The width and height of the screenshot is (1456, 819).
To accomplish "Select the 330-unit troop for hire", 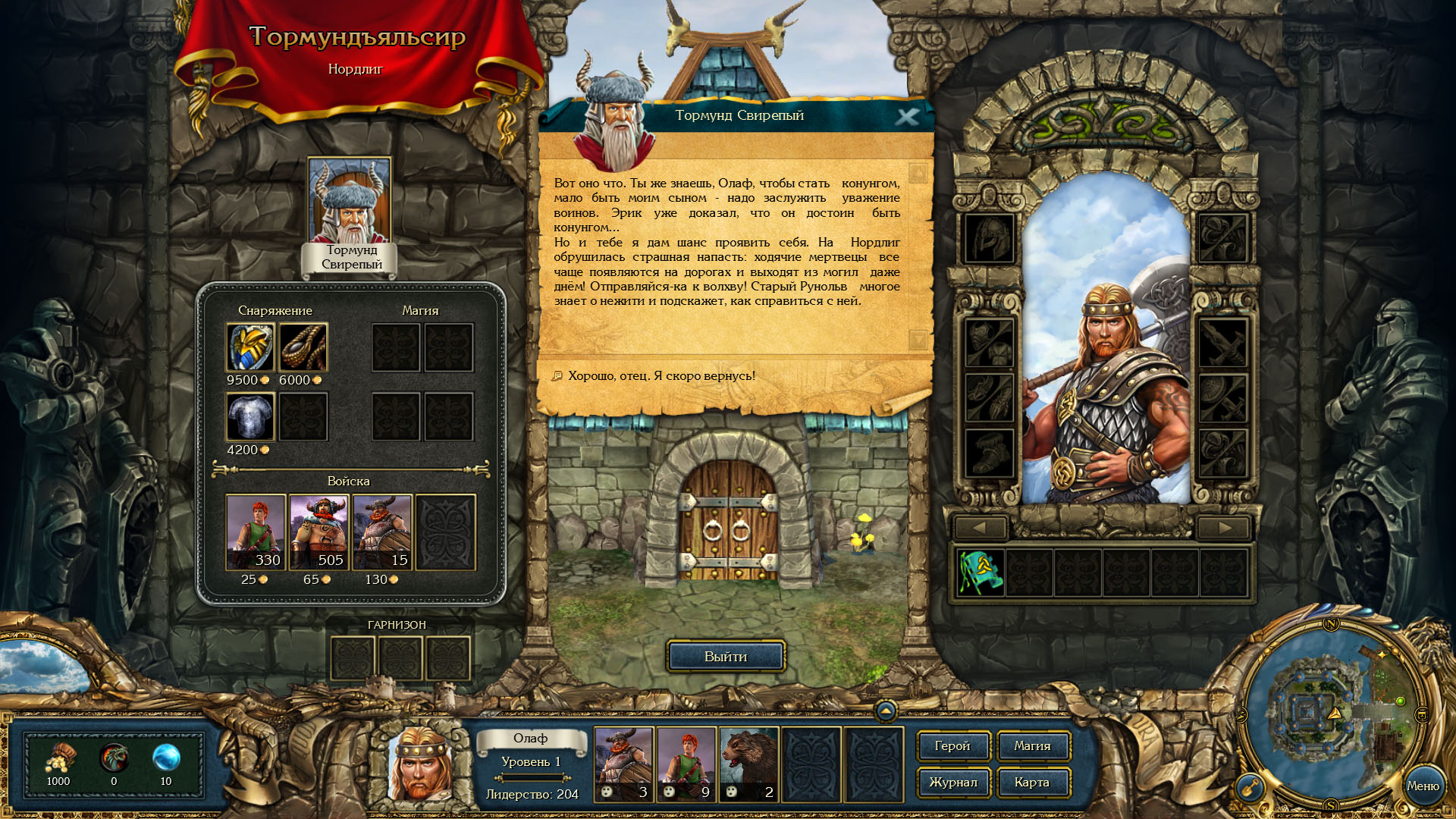I will tap(256, 532).
